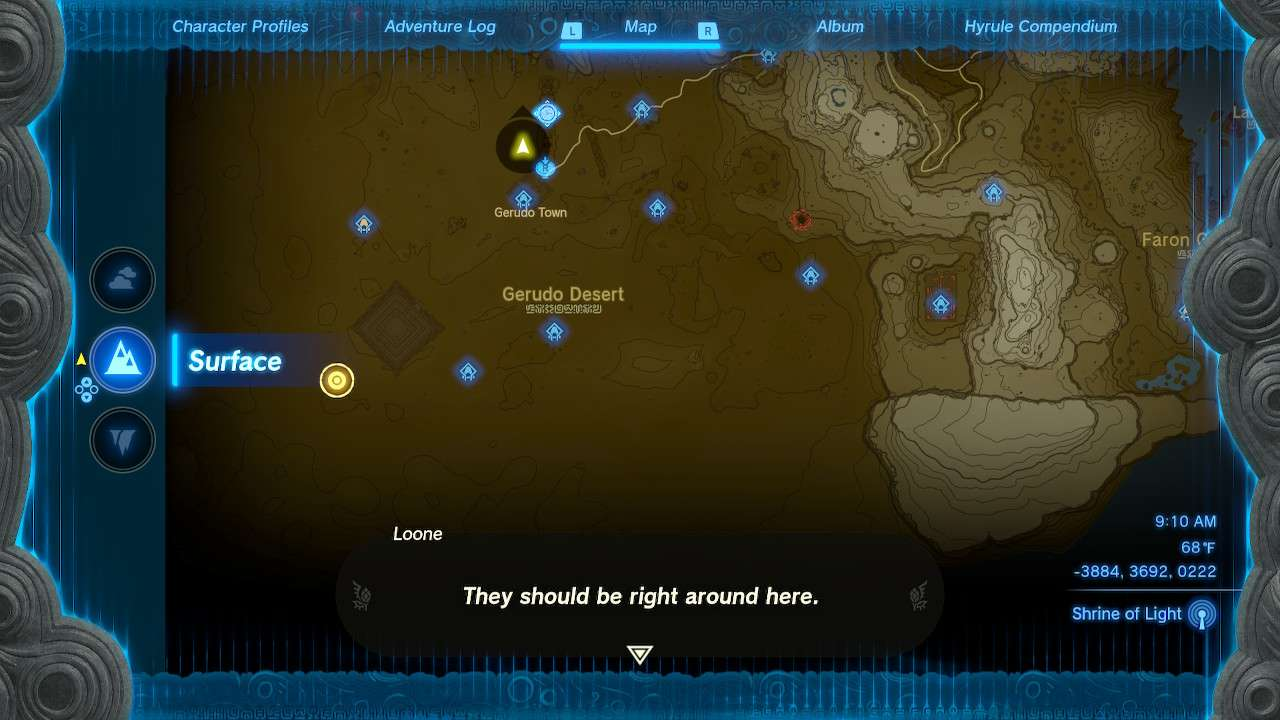1280x720 pixels.
Task: Click the dialogue advance arrow below Loone's text
Action: coord(638,654)
